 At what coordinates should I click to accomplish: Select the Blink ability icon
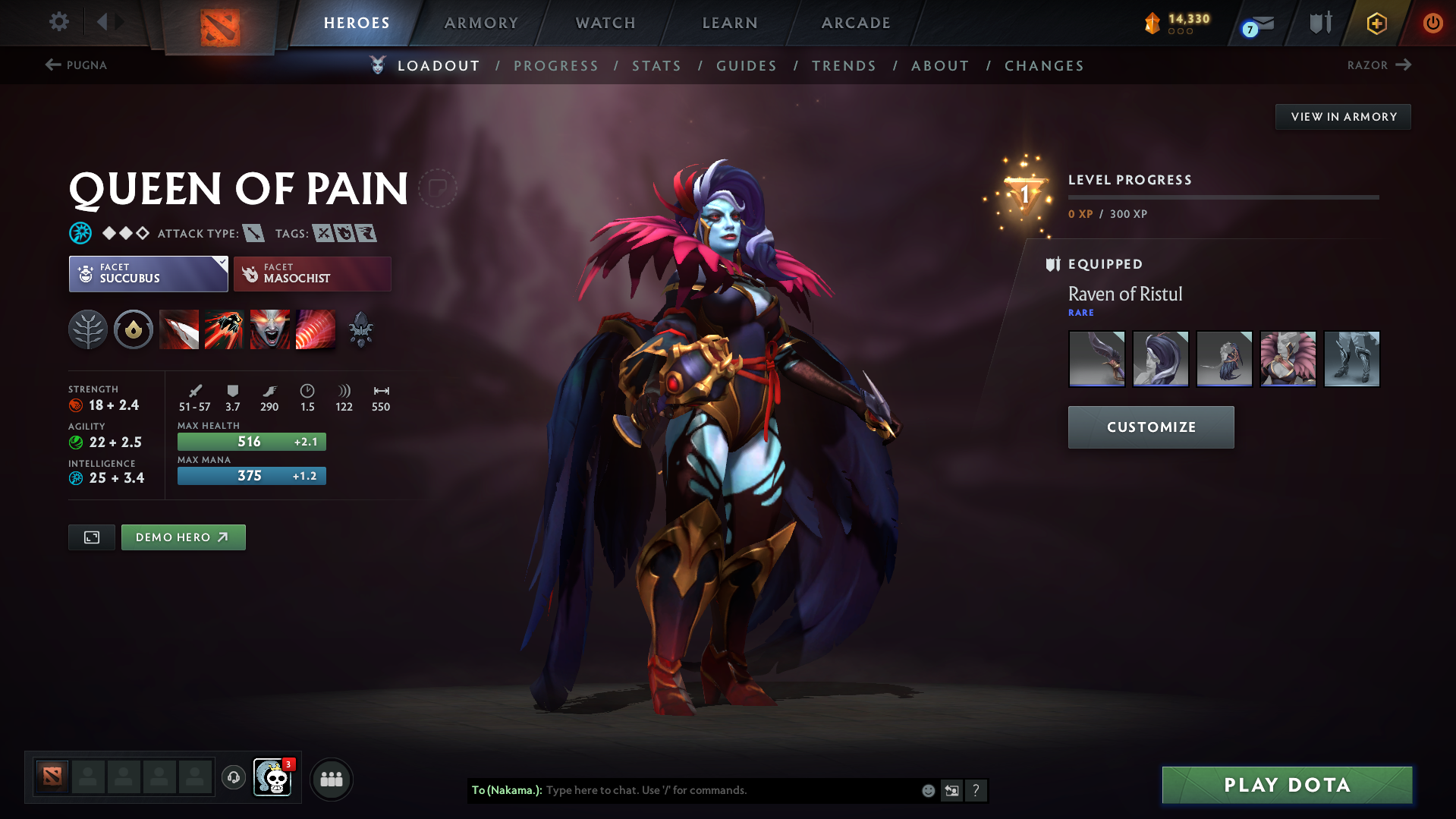(225, 329)
